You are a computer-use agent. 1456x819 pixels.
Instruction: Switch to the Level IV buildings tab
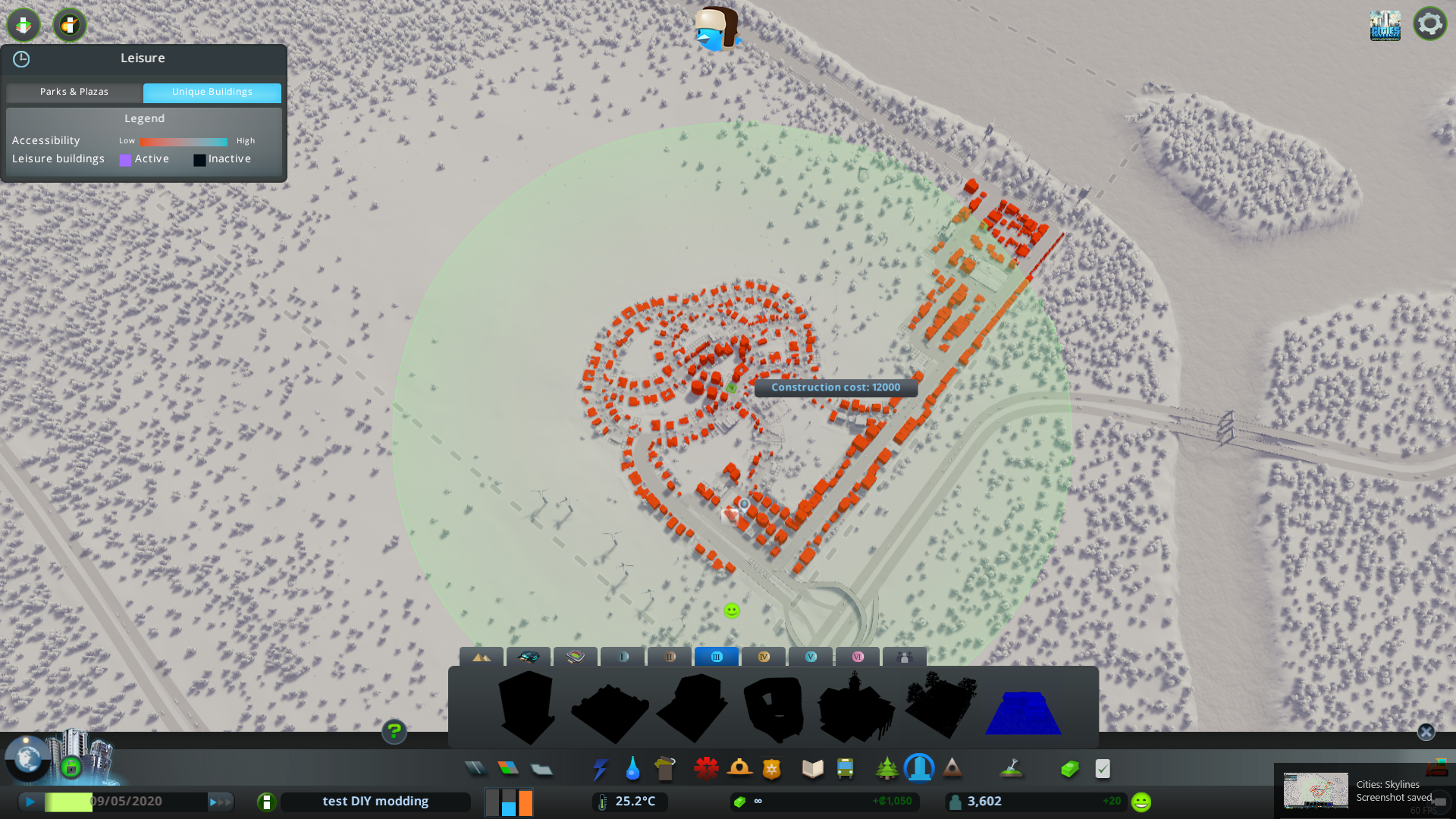[x=764, y=657]
